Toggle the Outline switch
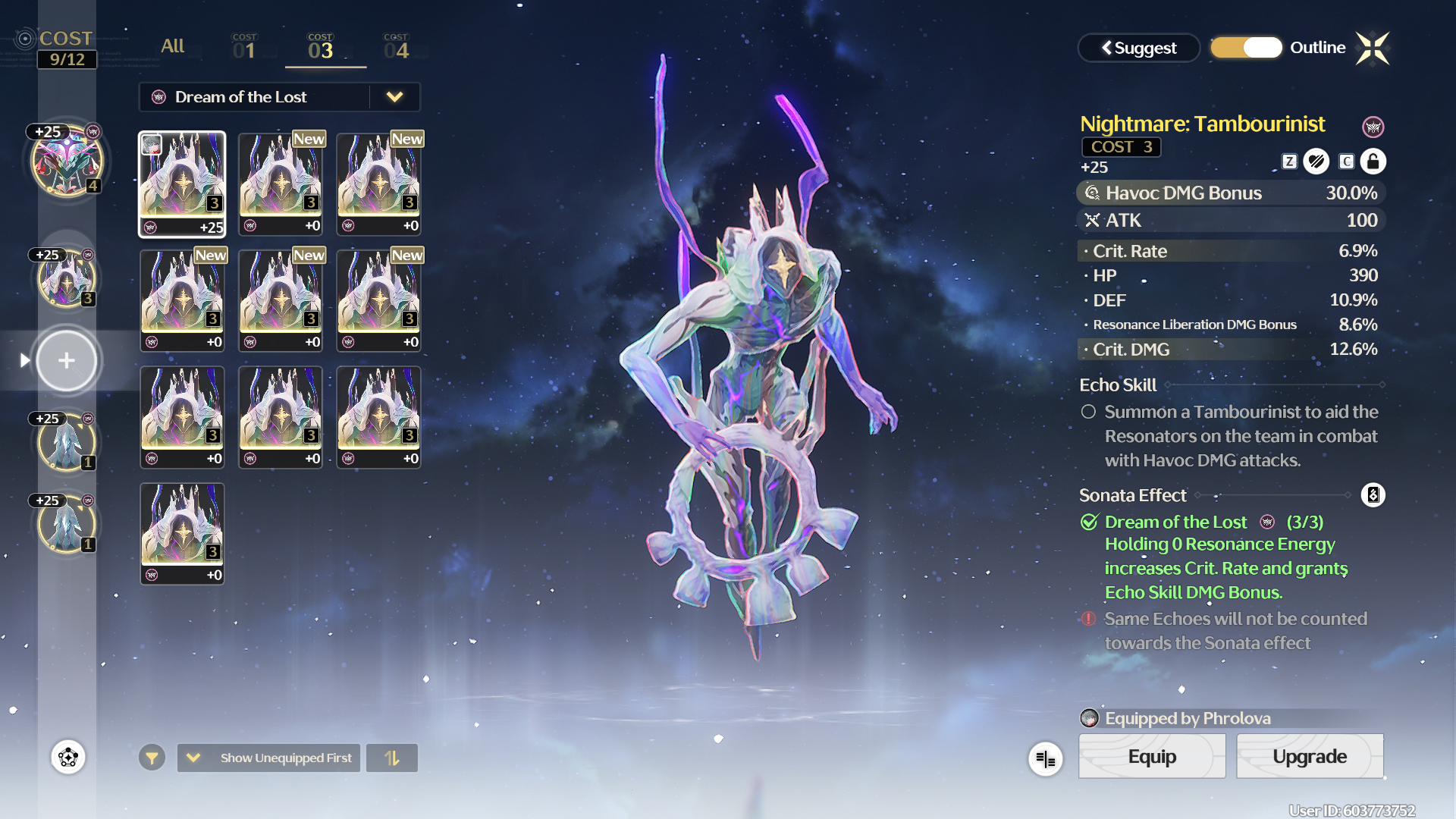 (x=1247, y=48)
